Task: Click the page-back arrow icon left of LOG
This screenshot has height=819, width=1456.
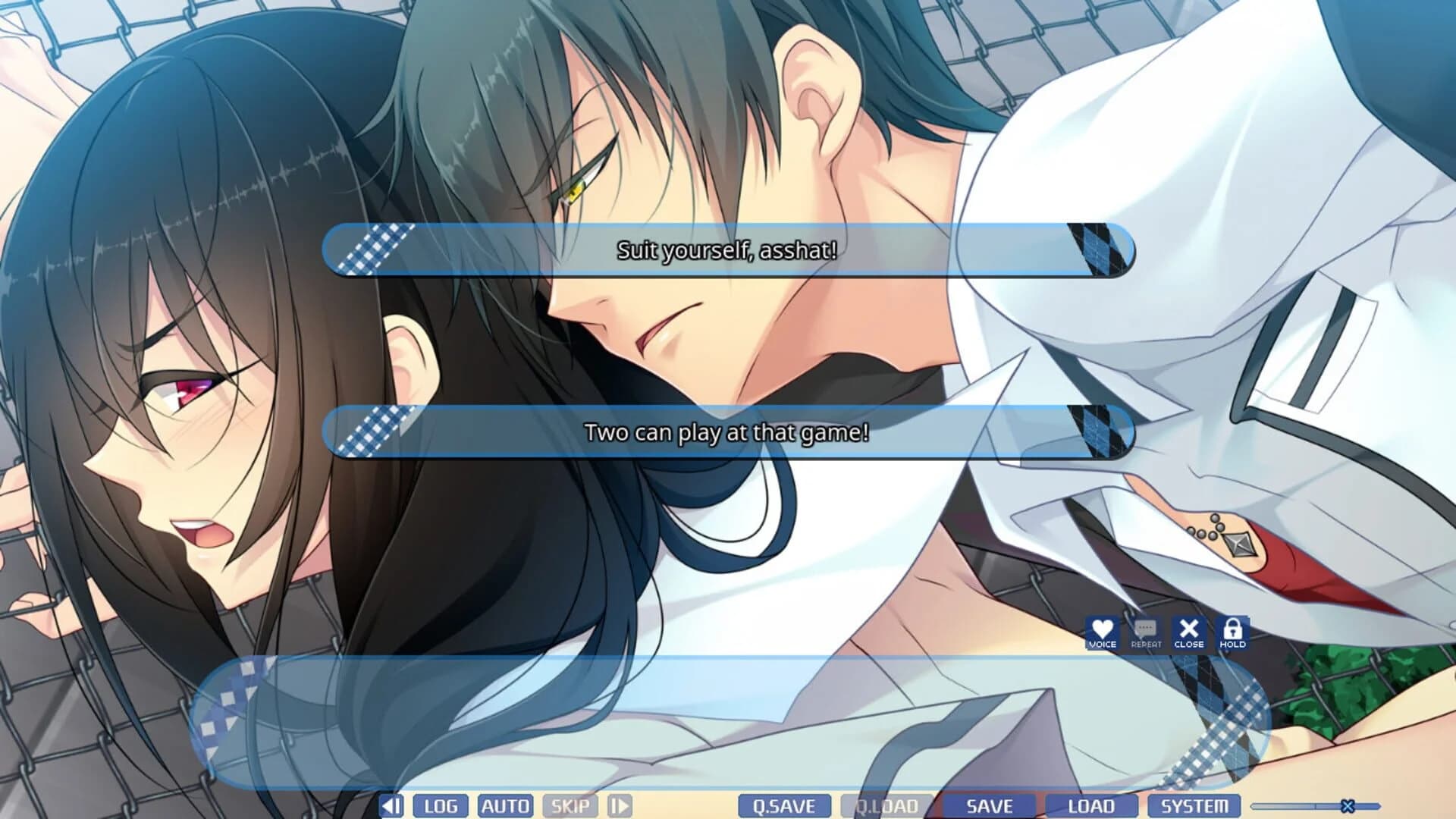Action: coord(391,805)
